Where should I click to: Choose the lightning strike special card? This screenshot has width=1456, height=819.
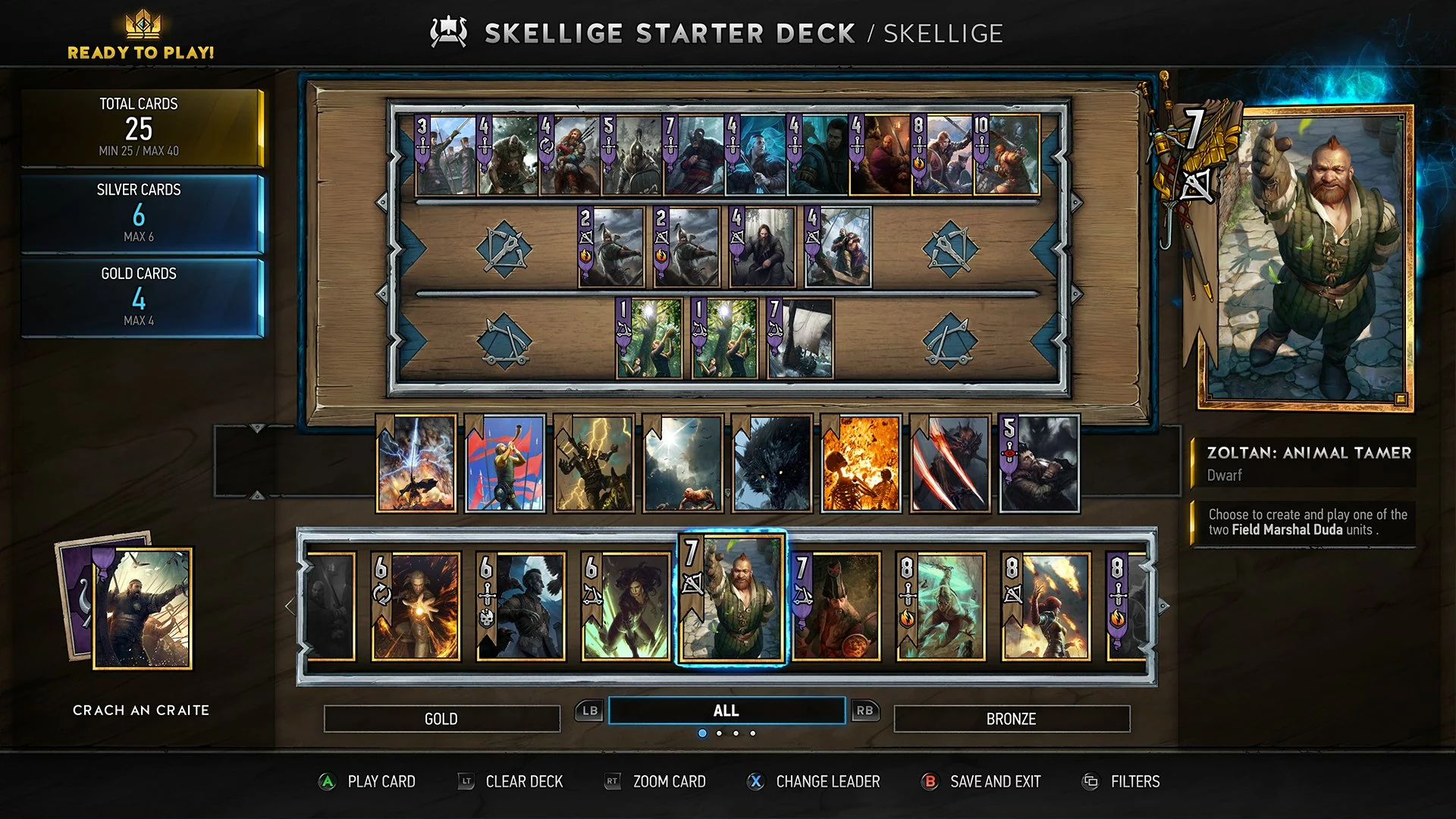(x=416, y=463)
